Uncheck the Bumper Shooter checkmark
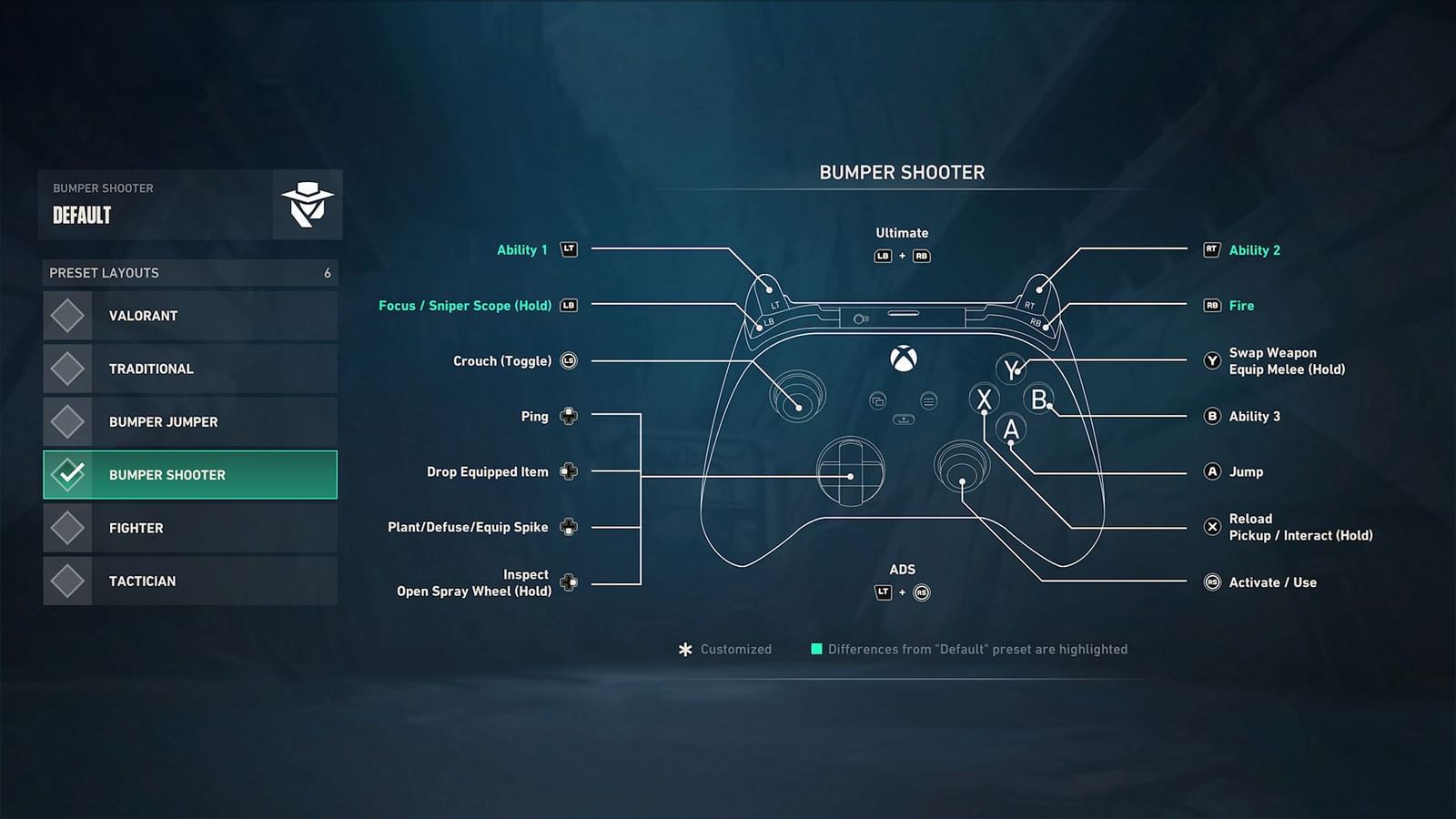Viewport: 1456px width, 819px height. coord(67,474)
